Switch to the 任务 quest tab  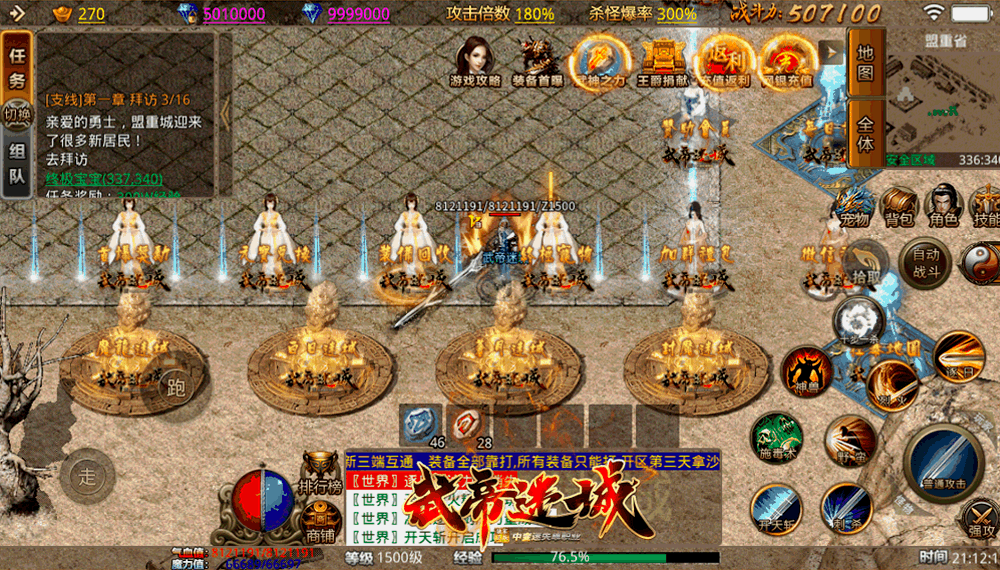[x=17, y=67]
